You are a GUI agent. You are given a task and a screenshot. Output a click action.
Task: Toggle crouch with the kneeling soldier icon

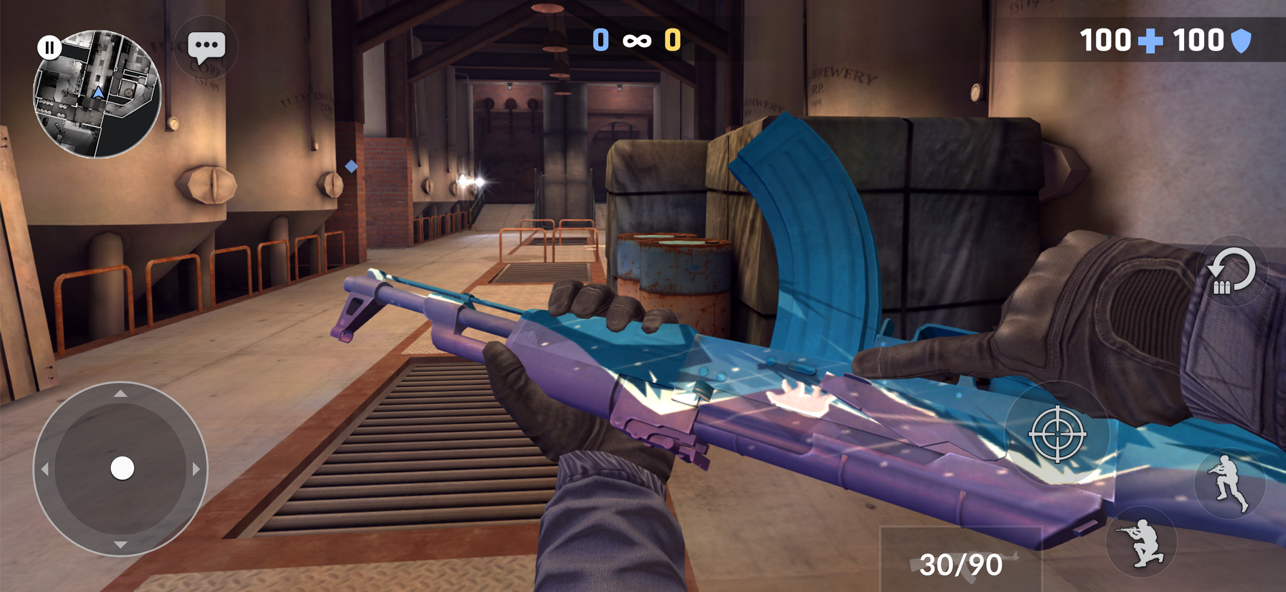(1141, 541)
